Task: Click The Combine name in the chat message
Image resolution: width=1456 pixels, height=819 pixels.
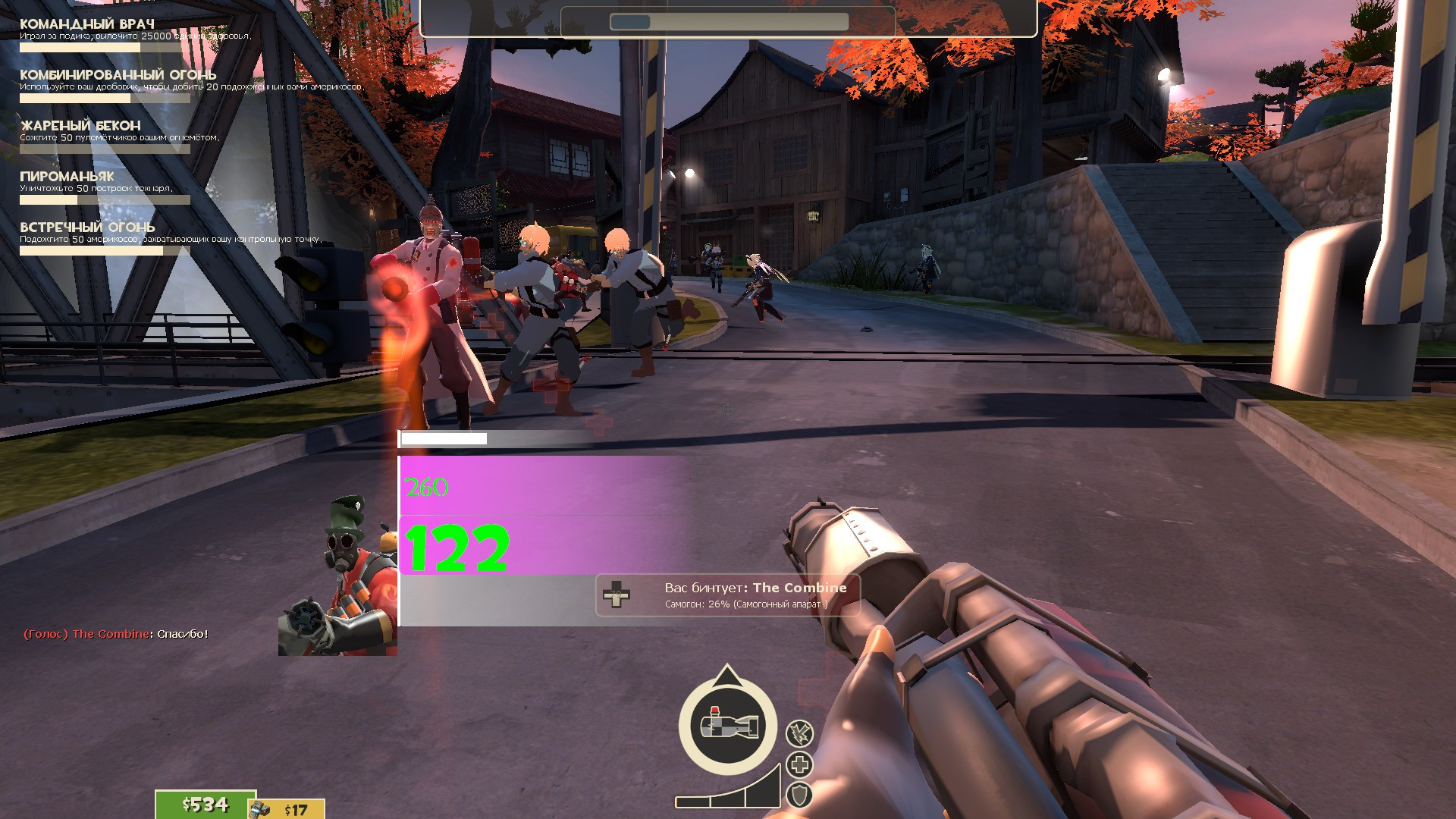Action: pyautogui.click(x=112, y=635)
